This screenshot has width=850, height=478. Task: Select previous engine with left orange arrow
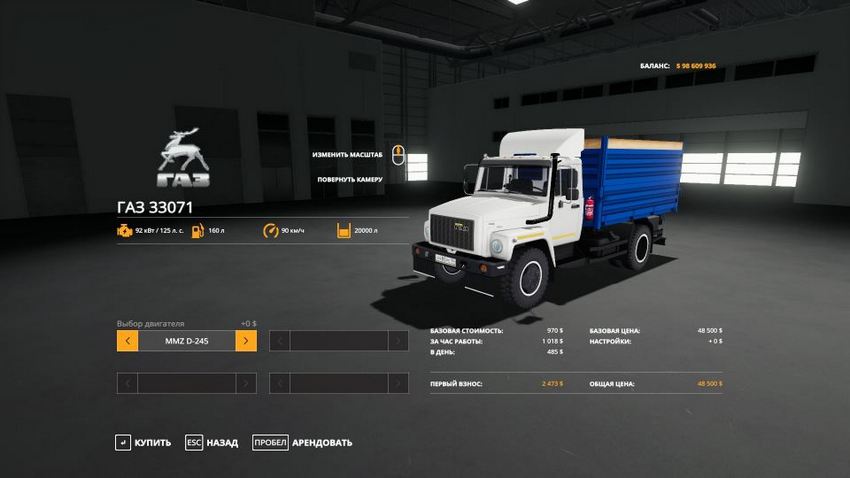pyautogui.click(x=127, y=341)
